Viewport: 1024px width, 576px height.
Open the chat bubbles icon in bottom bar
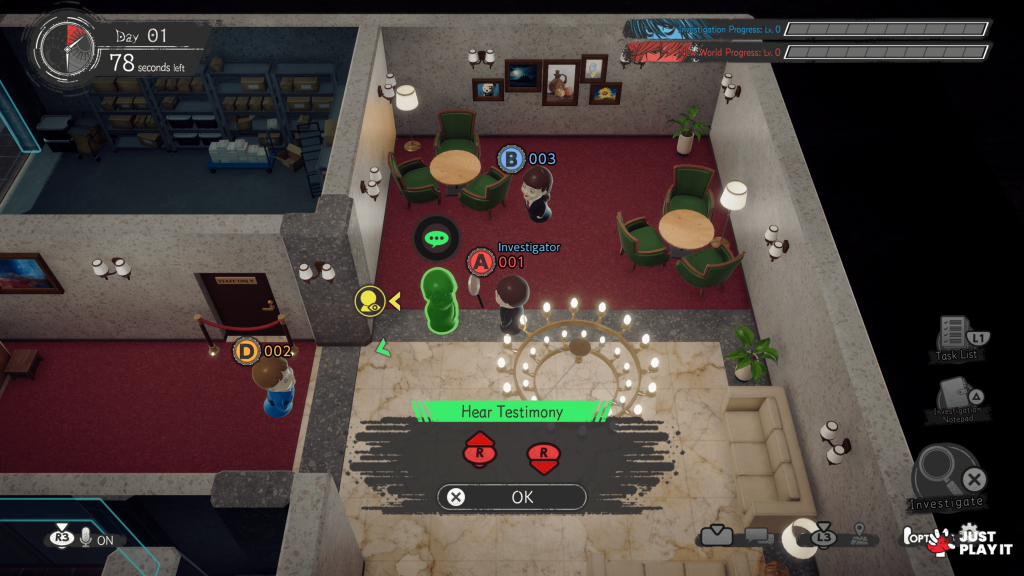point(759,537)
